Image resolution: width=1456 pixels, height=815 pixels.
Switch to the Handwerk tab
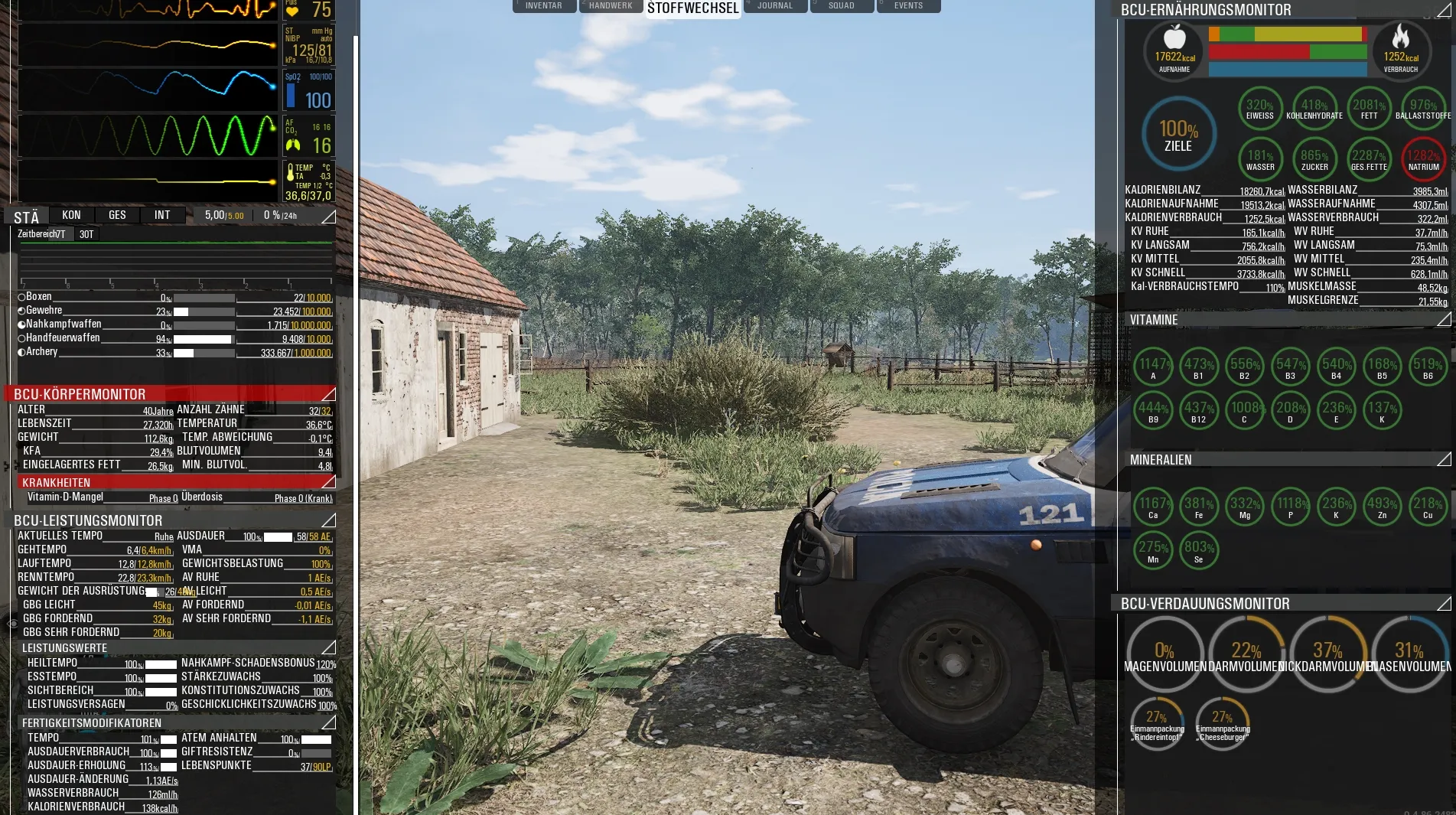point(611,6)
